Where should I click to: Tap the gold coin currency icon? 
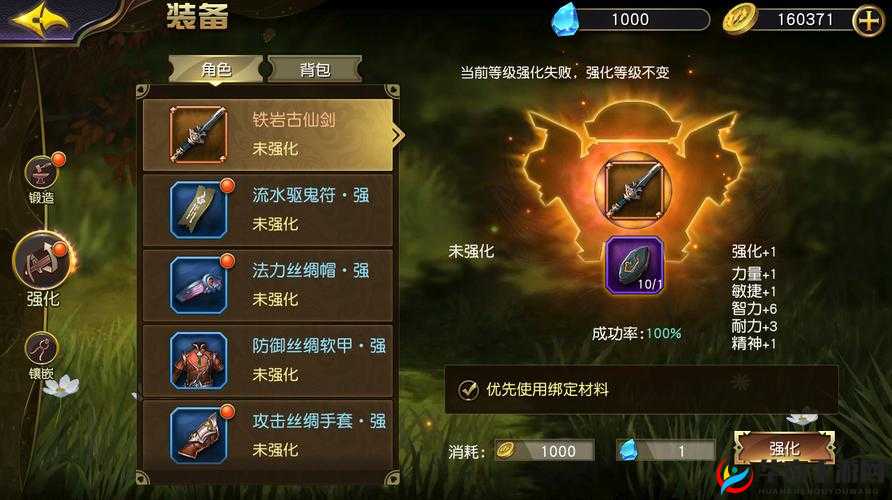[x=739, y=19]
